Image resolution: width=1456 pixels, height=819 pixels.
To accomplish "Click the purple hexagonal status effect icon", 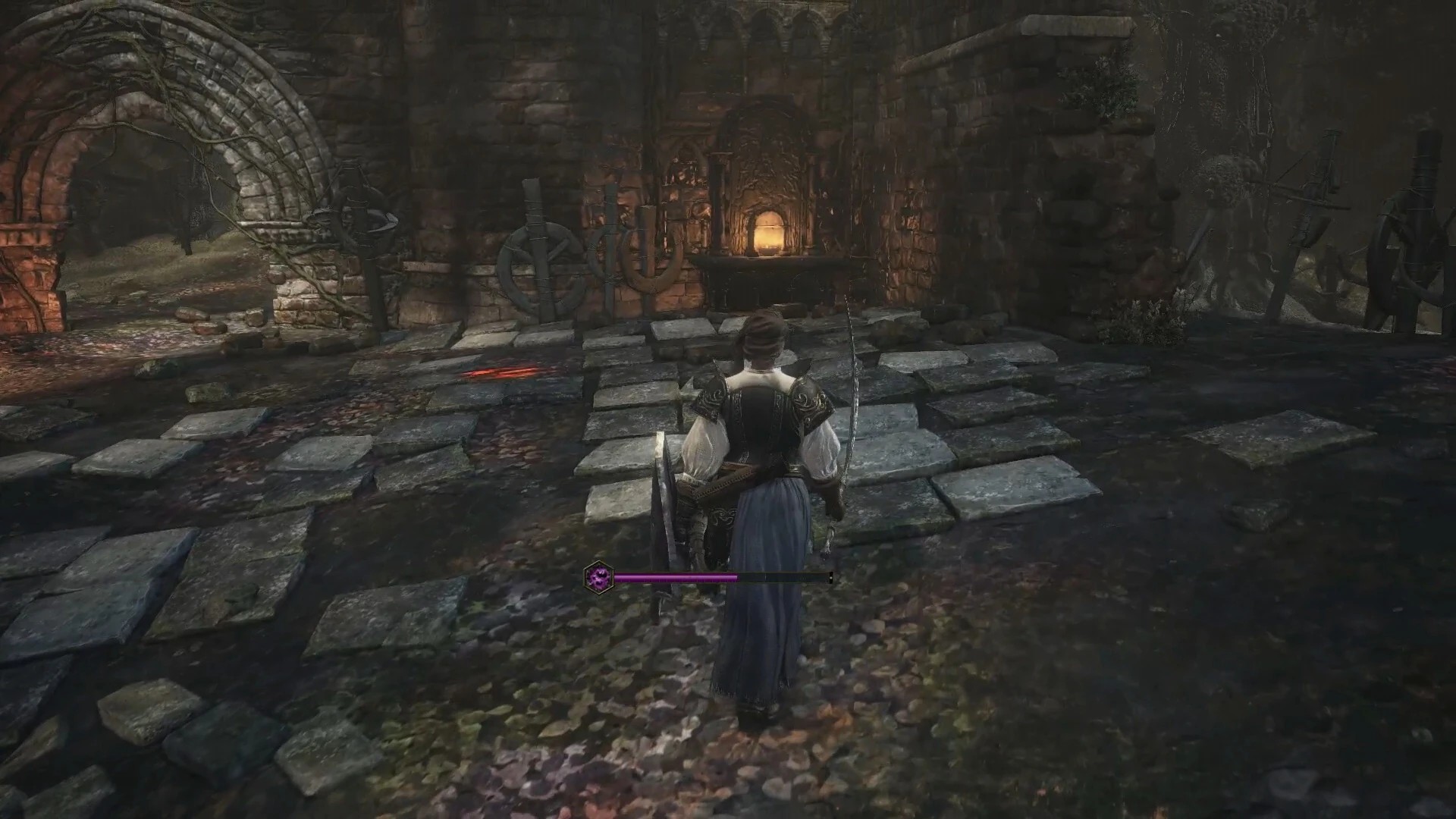I will click(599, 577).
